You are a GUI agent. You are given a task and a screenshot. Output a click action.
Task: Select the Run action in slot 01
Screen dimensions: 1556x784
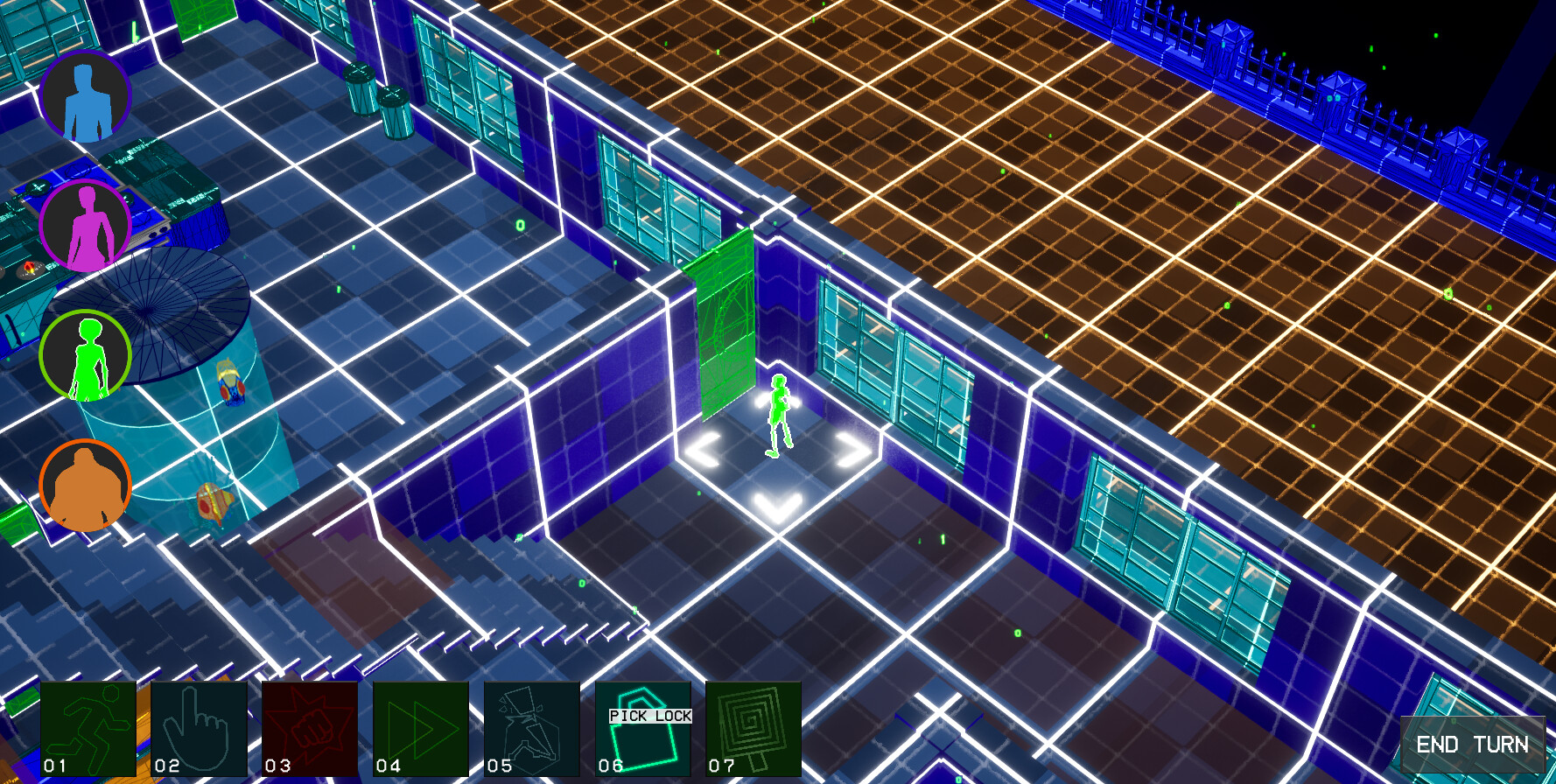click(x=88, y=728)
